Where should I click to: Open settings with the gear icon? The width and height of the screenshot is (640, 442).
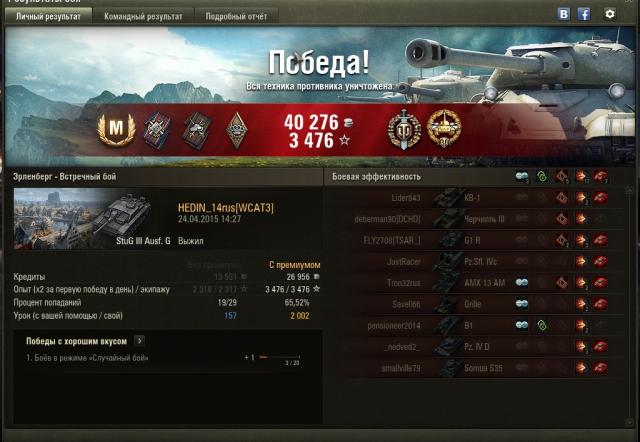tap(610, 14)
